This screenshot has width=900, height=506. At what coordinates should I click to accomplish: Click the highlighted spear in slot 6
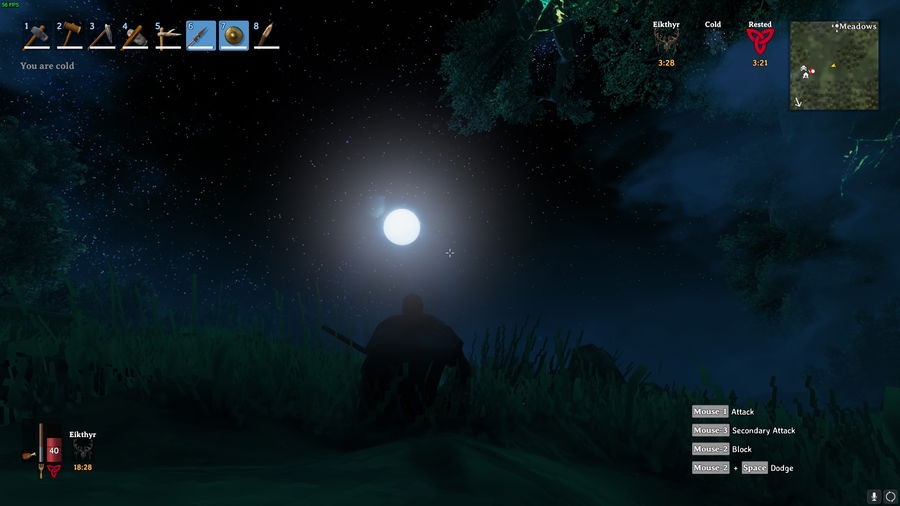point(201,36)
